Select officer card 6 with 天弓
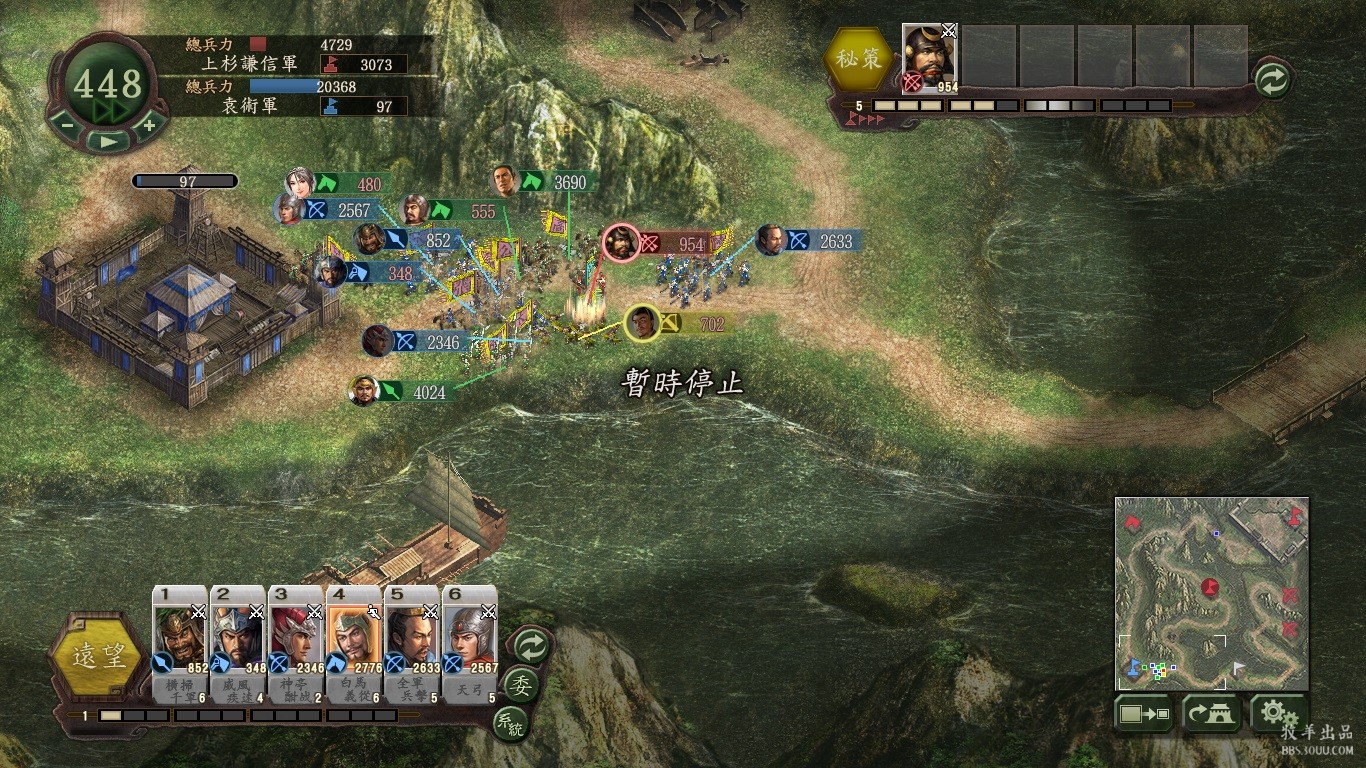 coord(470,644)
